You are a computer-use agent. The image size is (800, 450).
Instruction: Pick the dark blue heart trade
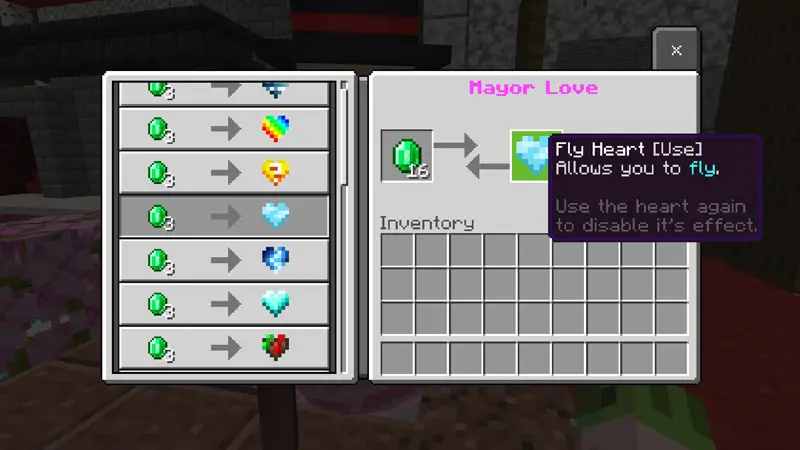[x=224, y=259]
